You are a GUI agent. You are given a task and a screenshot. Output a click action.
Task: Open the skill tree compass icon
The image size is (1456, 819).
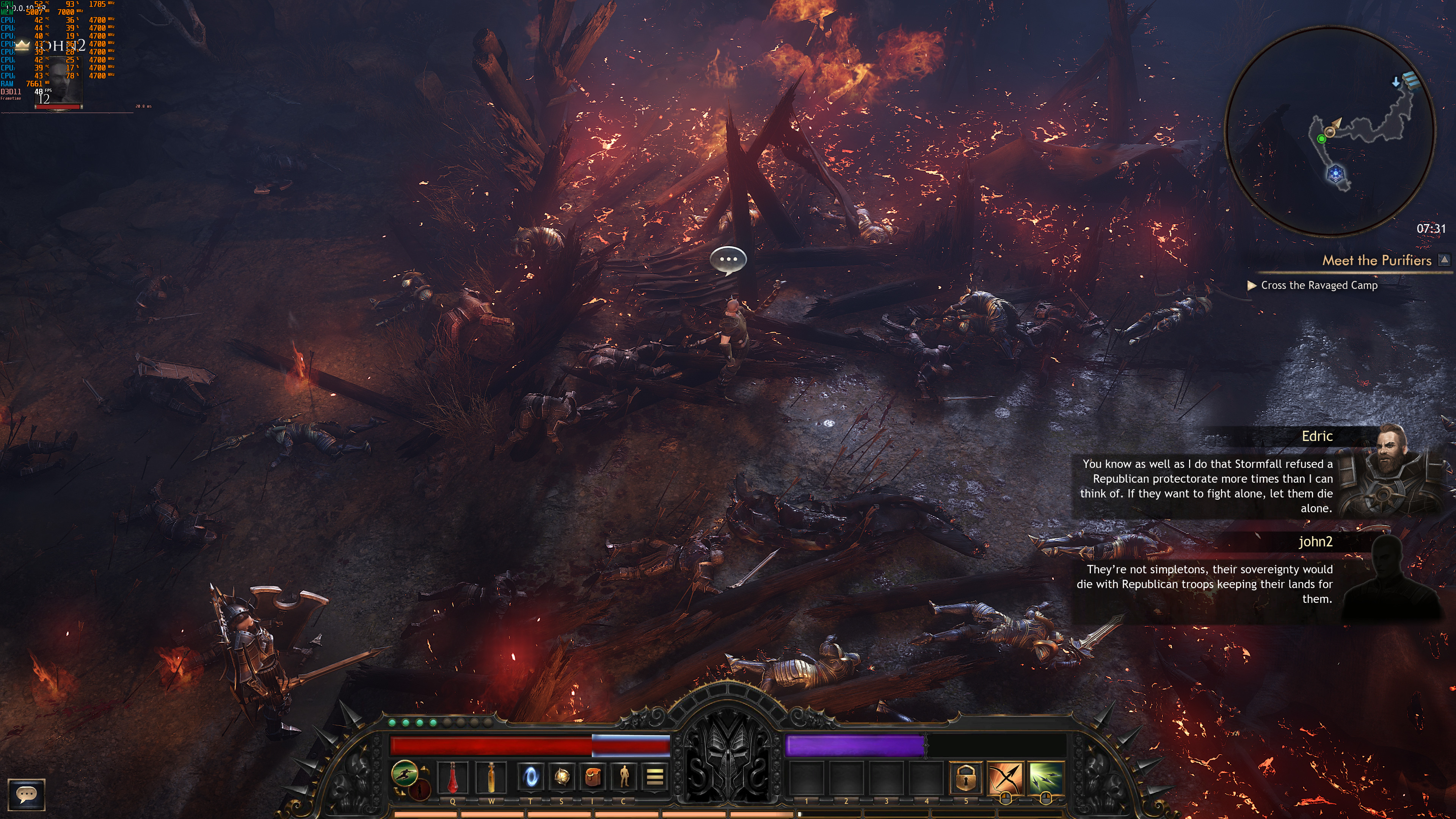tap(561, 777)
